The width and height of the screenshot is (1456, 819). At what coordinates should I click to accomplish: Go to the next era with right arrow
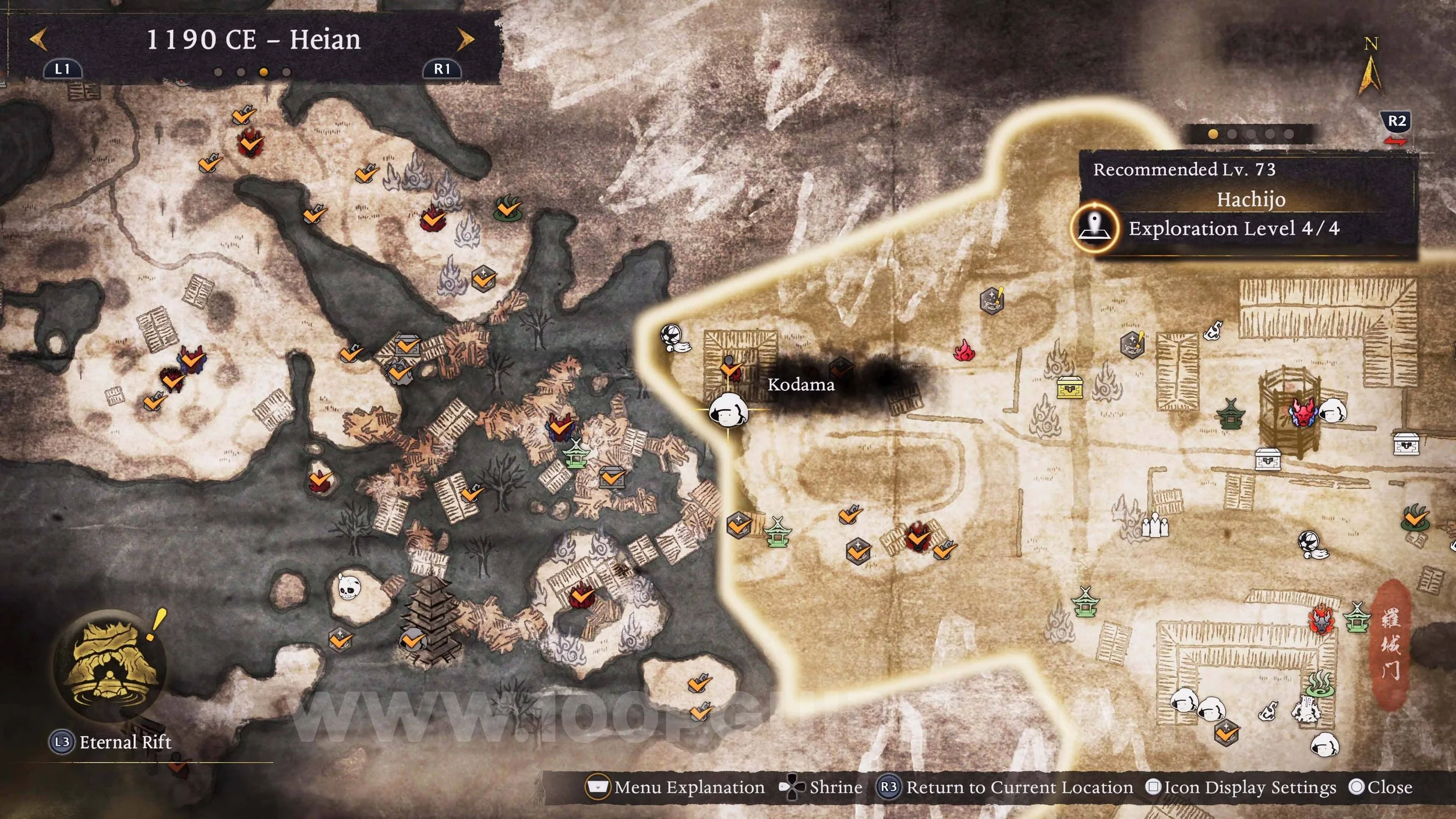click(x=465, y=40)
